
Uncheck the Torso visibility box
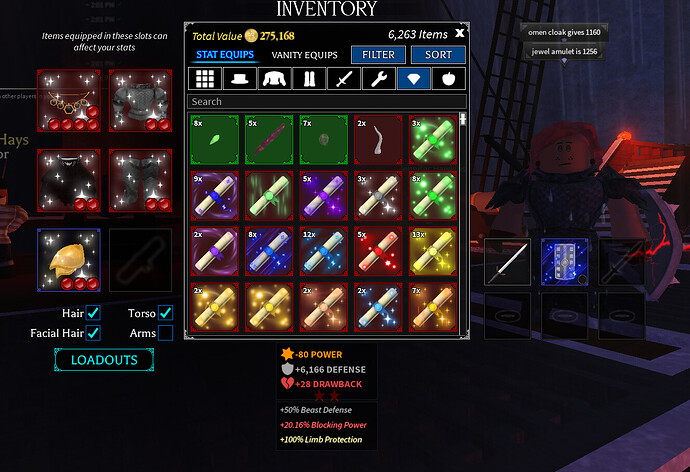point(165,313)
